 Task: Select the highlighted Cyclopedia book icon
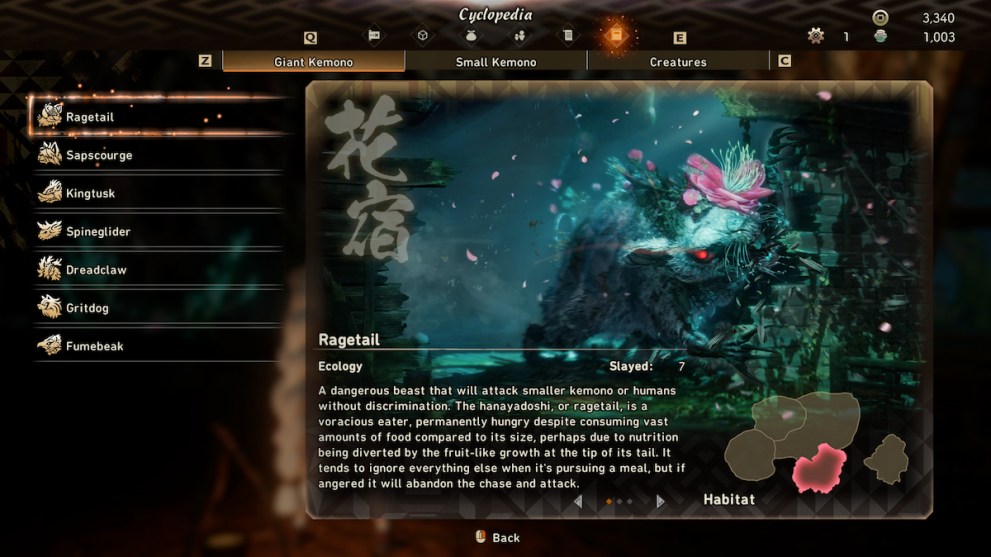[616, 36]
